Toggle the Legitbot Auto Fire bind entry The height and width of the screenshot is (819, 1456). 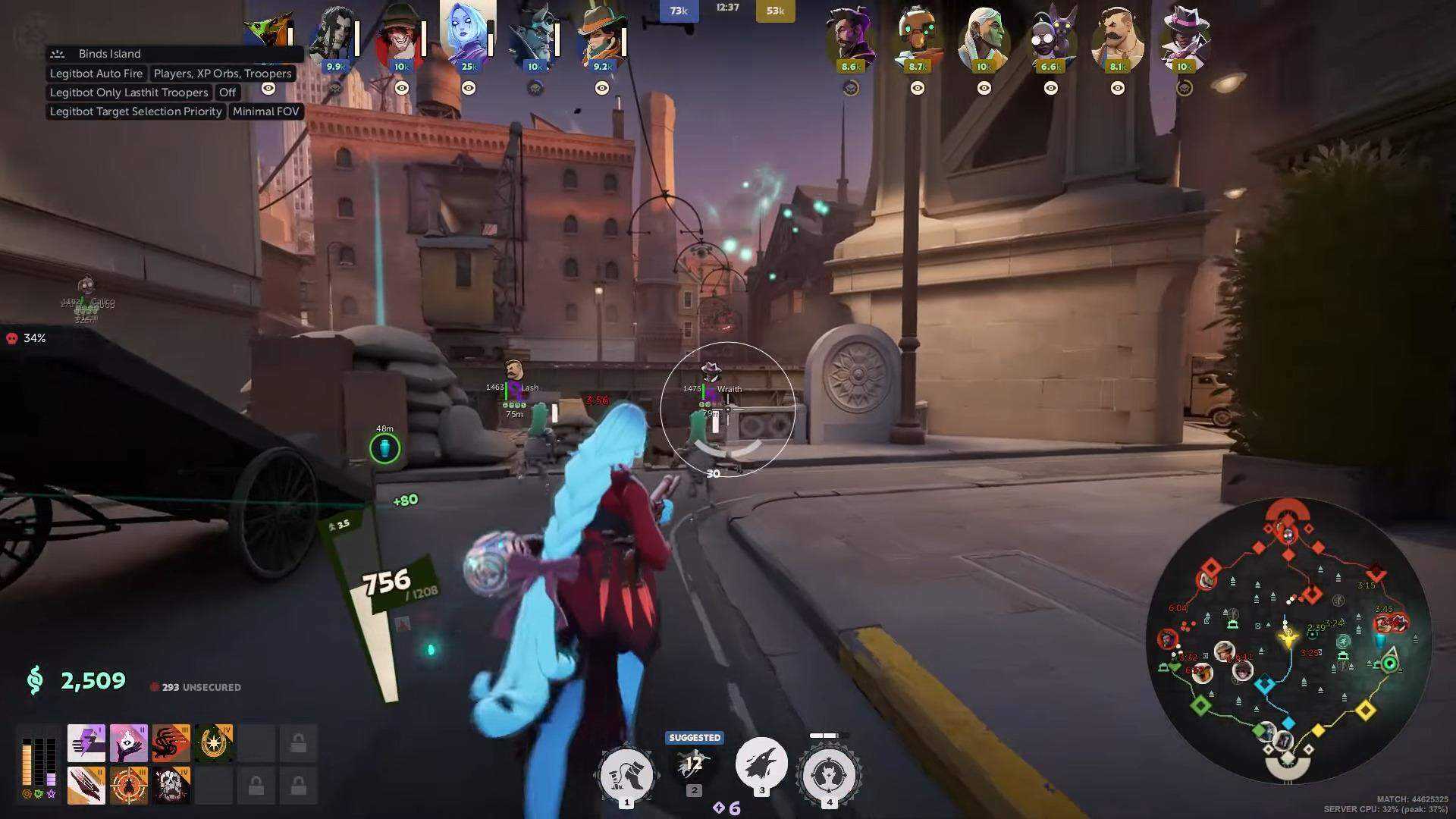(x=96, y=74)
